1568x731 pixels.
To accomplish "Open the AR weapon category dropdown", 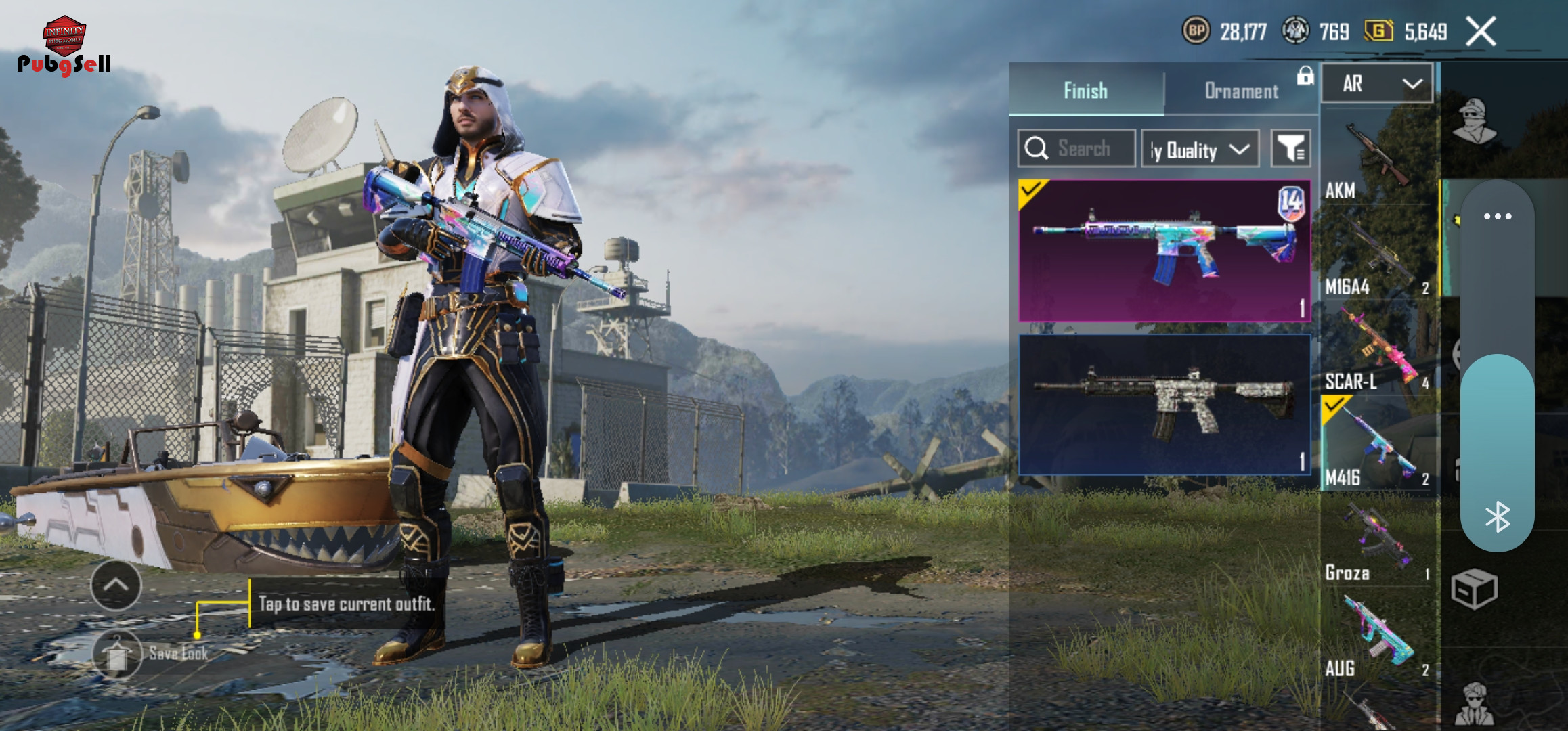I will tap(1377, 84).
